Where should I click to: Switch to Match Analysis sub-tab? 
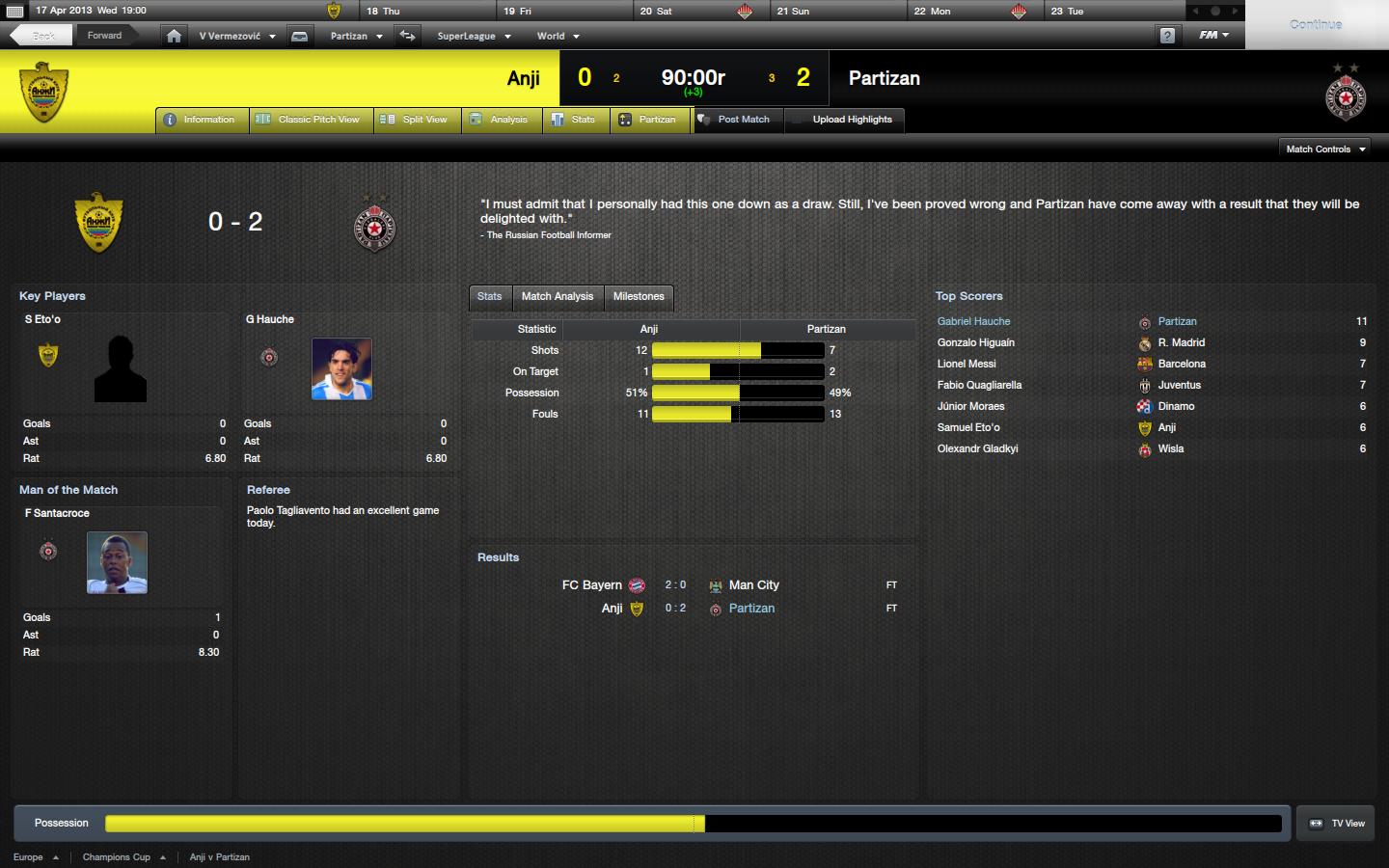(558, 296)
